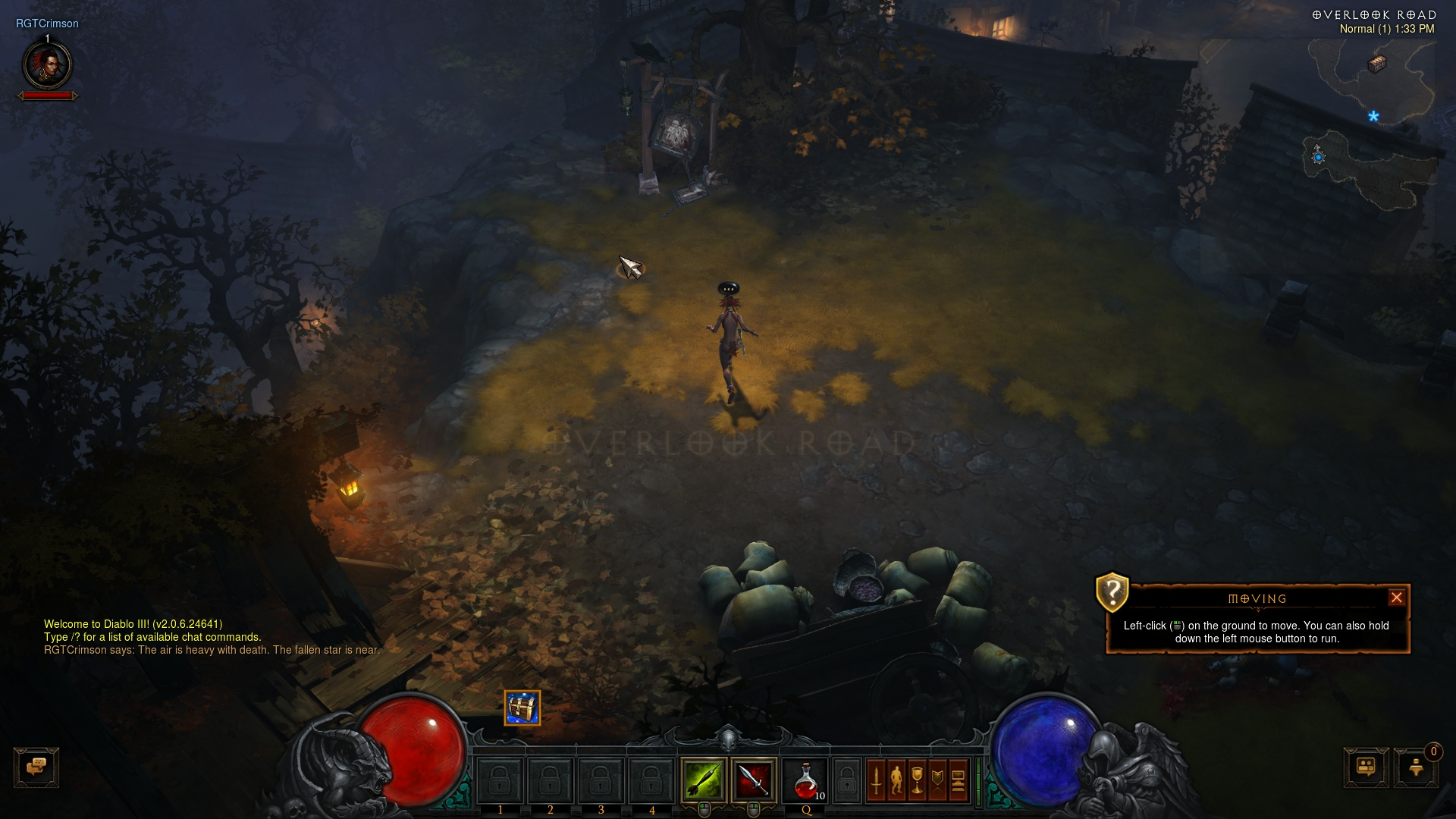Open the chat speech-bubble button
Viewport: 1456px width, 819px height.
pos(36,767)
